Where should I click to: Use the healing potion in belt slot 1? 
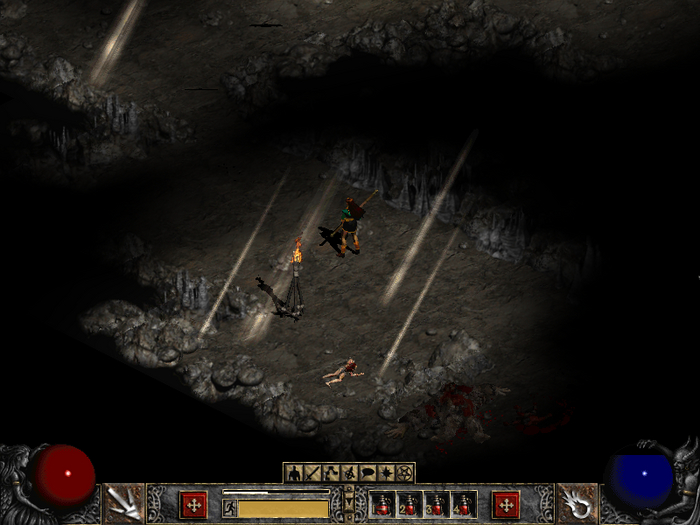click(x=383, y=505)
